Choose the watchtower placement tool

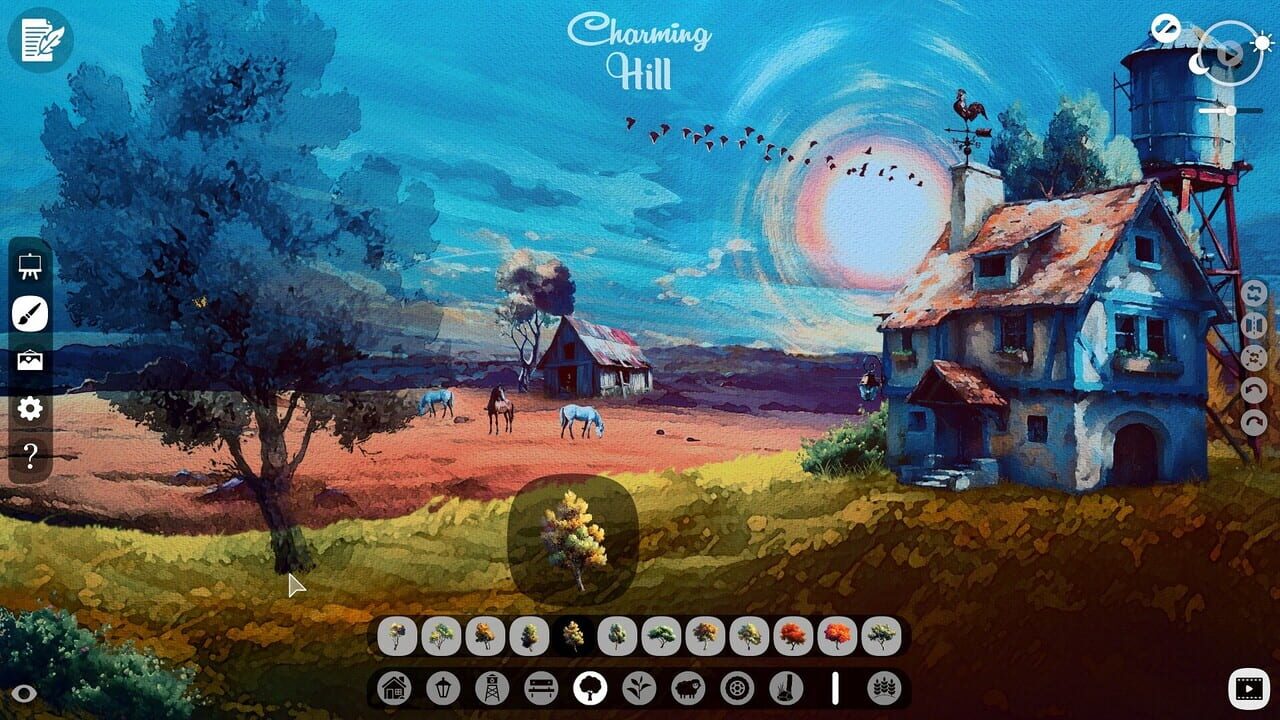[x=492, y=688]
